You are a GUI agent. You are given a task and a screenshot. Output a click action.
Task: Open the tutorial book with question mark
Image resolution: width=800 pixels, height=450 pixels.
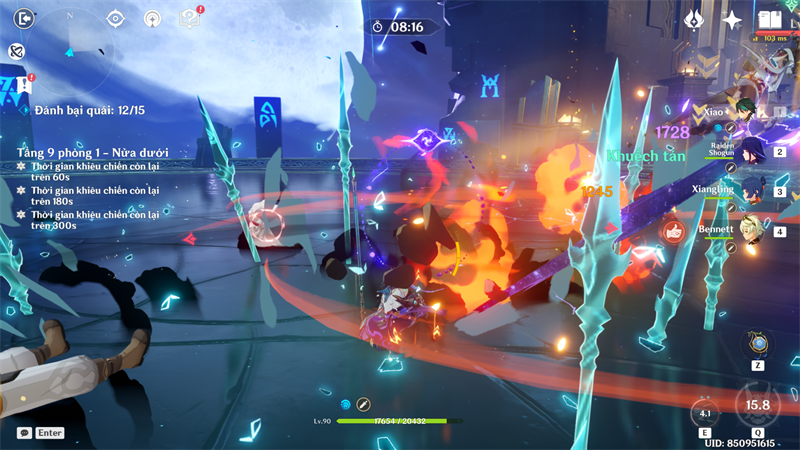(188, 18)
